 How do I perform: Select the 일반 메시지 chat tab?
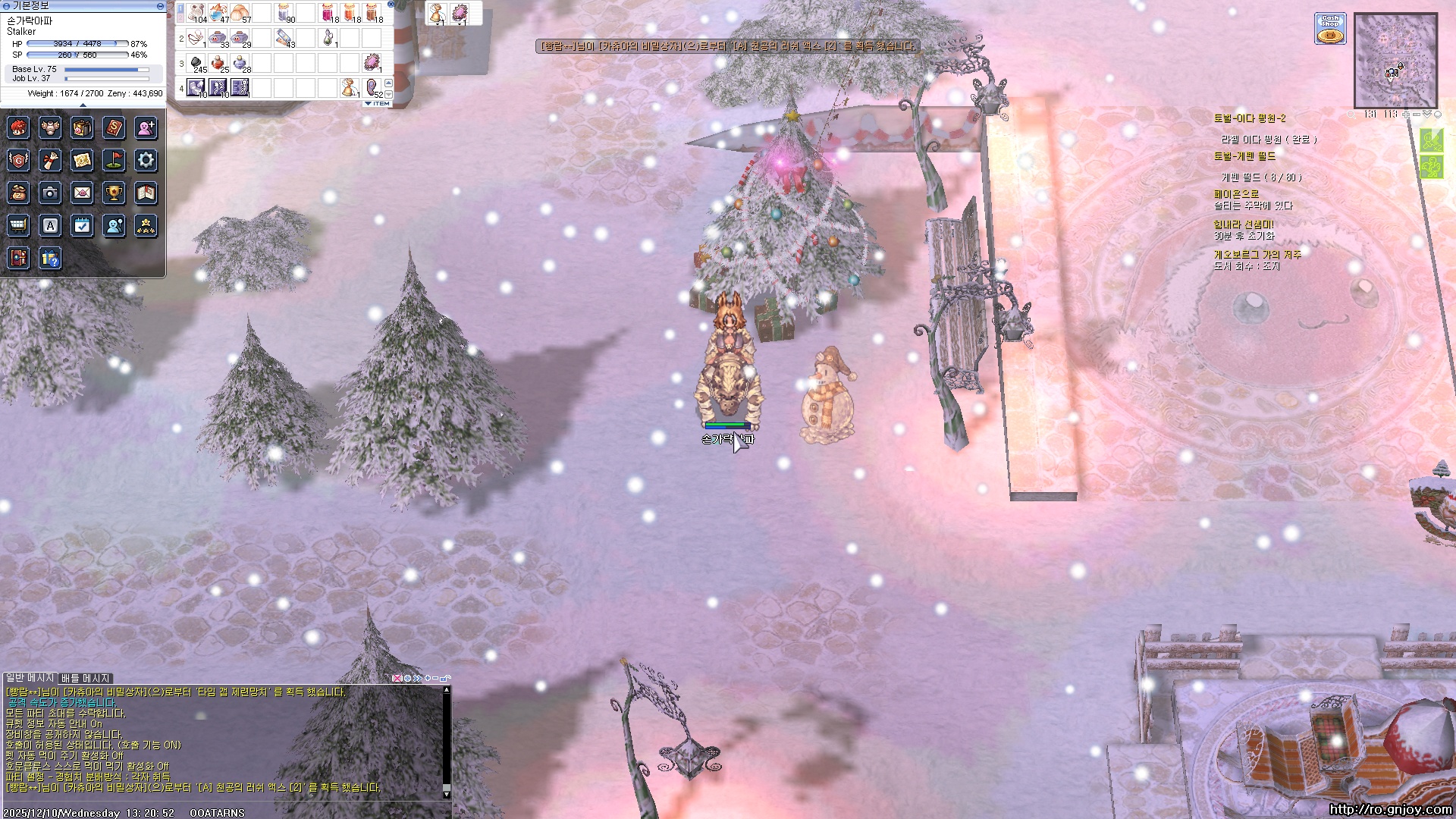coord(30,678)
